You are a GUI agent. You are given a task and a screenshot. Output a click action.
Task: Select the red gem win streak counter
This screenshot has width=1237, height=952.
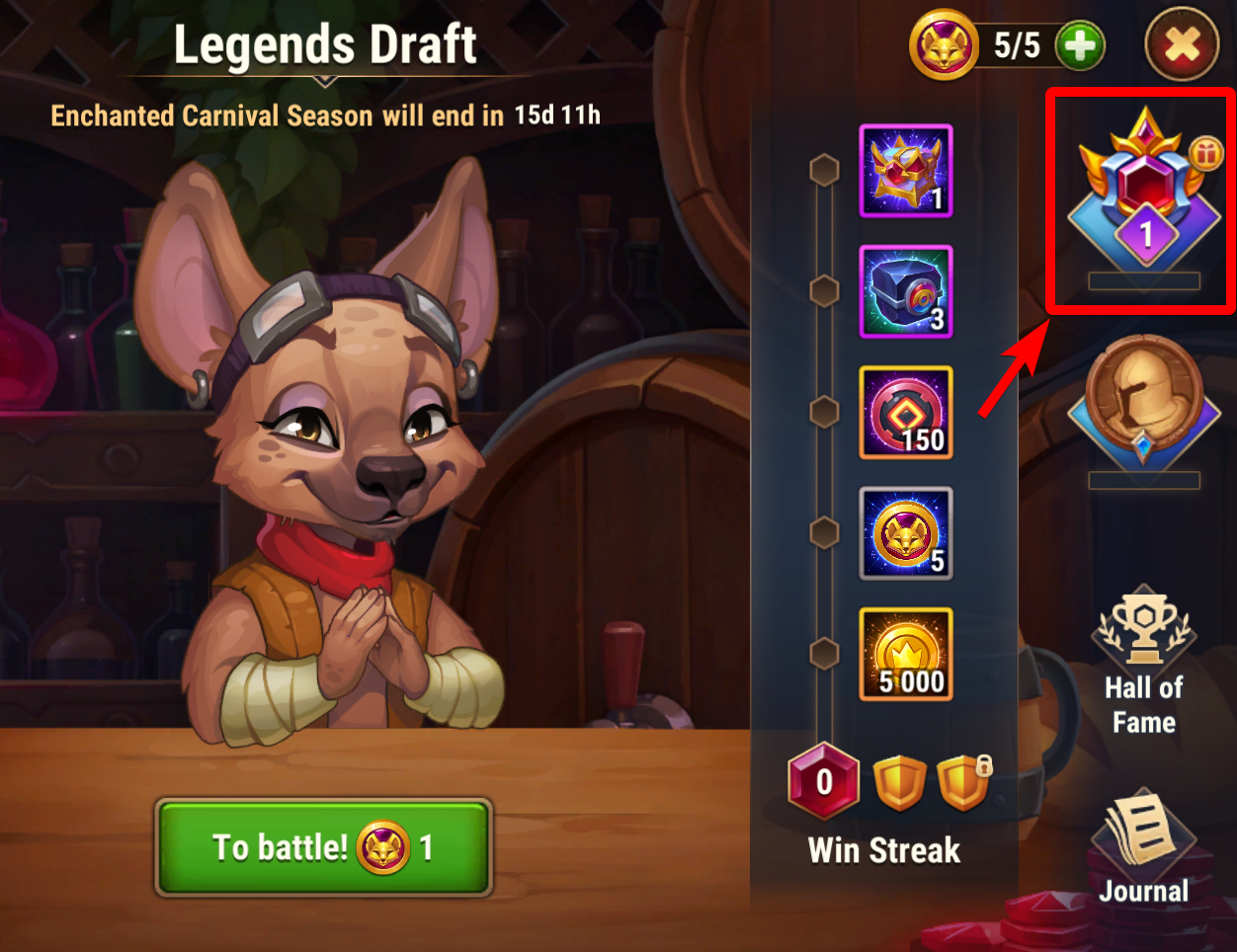click(824, 781)
